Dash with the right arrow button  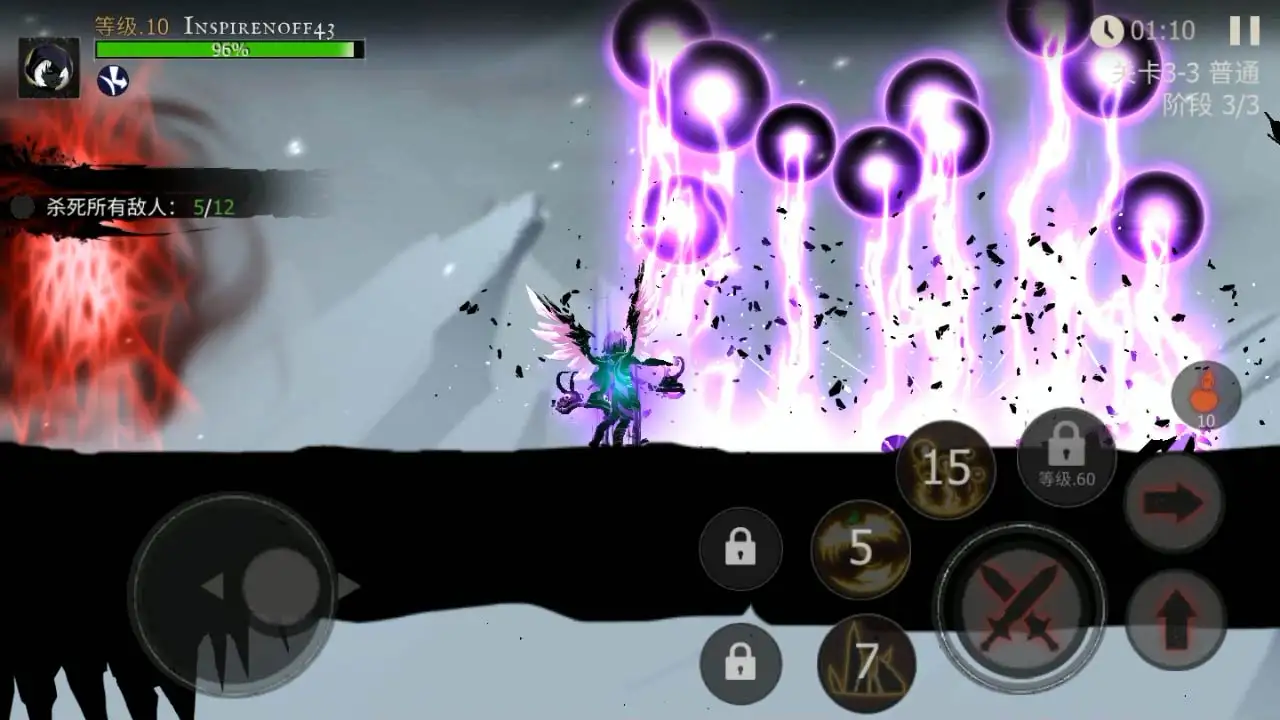click(x=1174, y=503)
